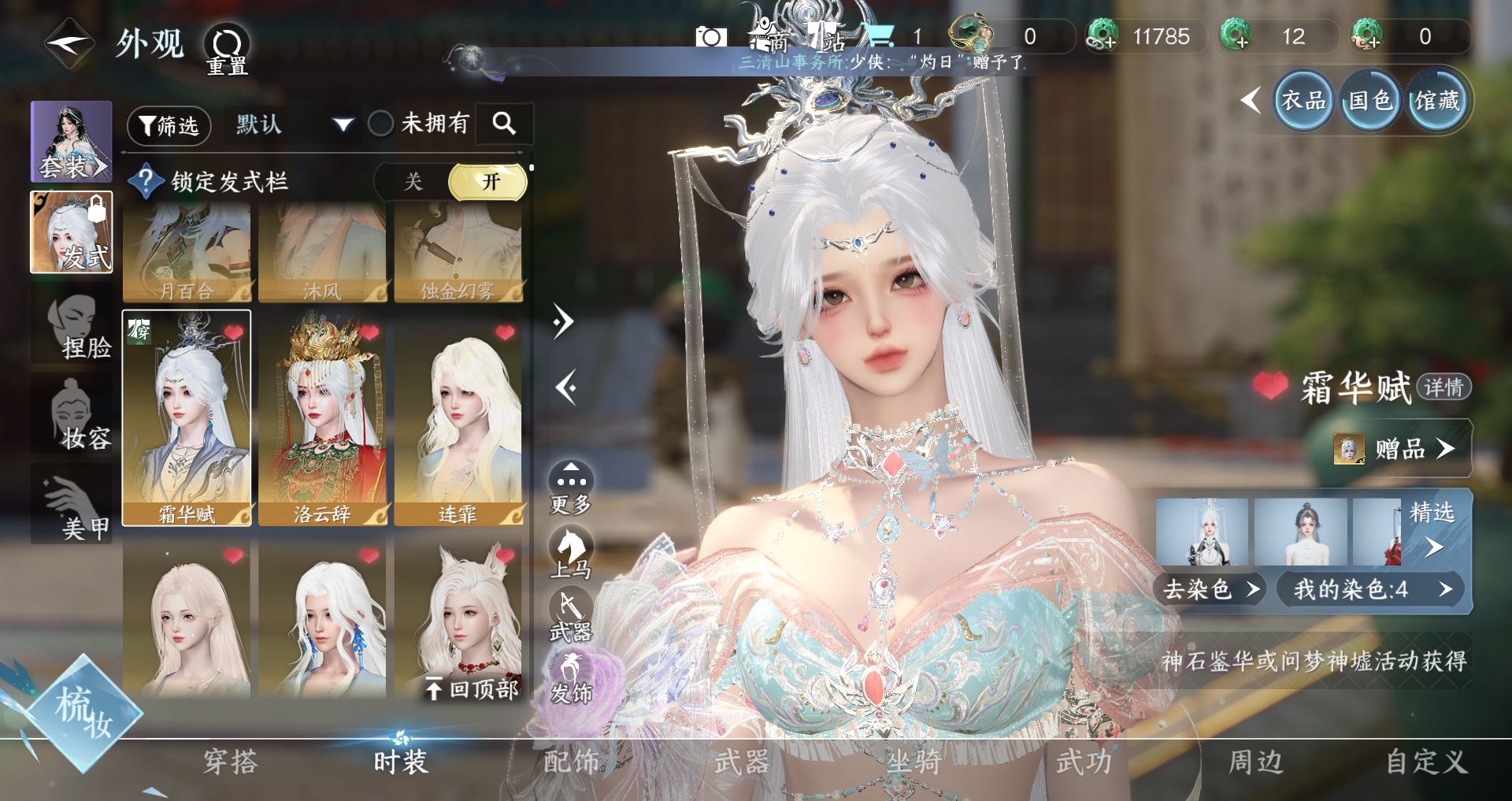The image size is (1512, 801).
Task: Open the 套装 outfit set category
Action: pyautogui.click(x=72, y=142)
